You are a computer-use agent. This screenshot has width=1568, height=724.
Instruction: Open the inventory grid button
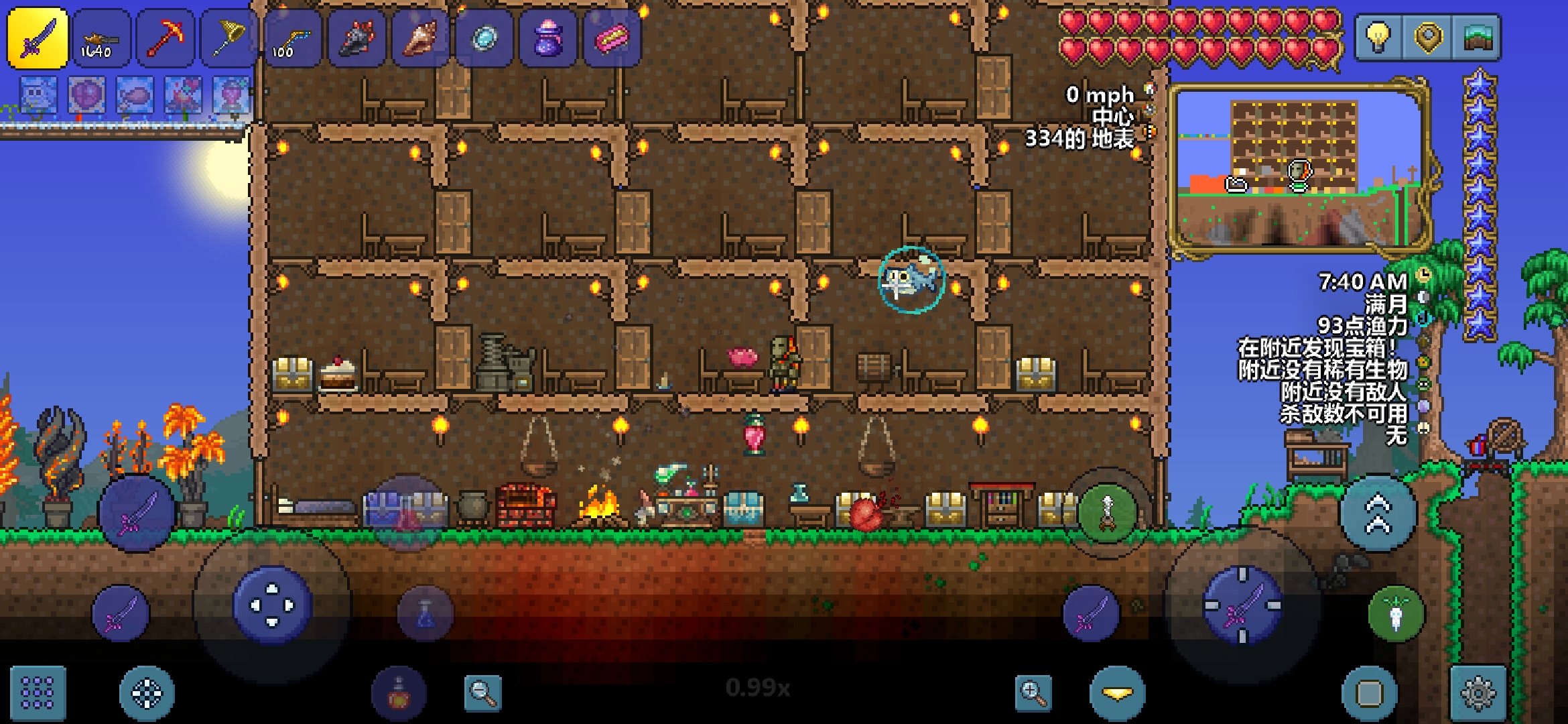click(x=38, y=692)
